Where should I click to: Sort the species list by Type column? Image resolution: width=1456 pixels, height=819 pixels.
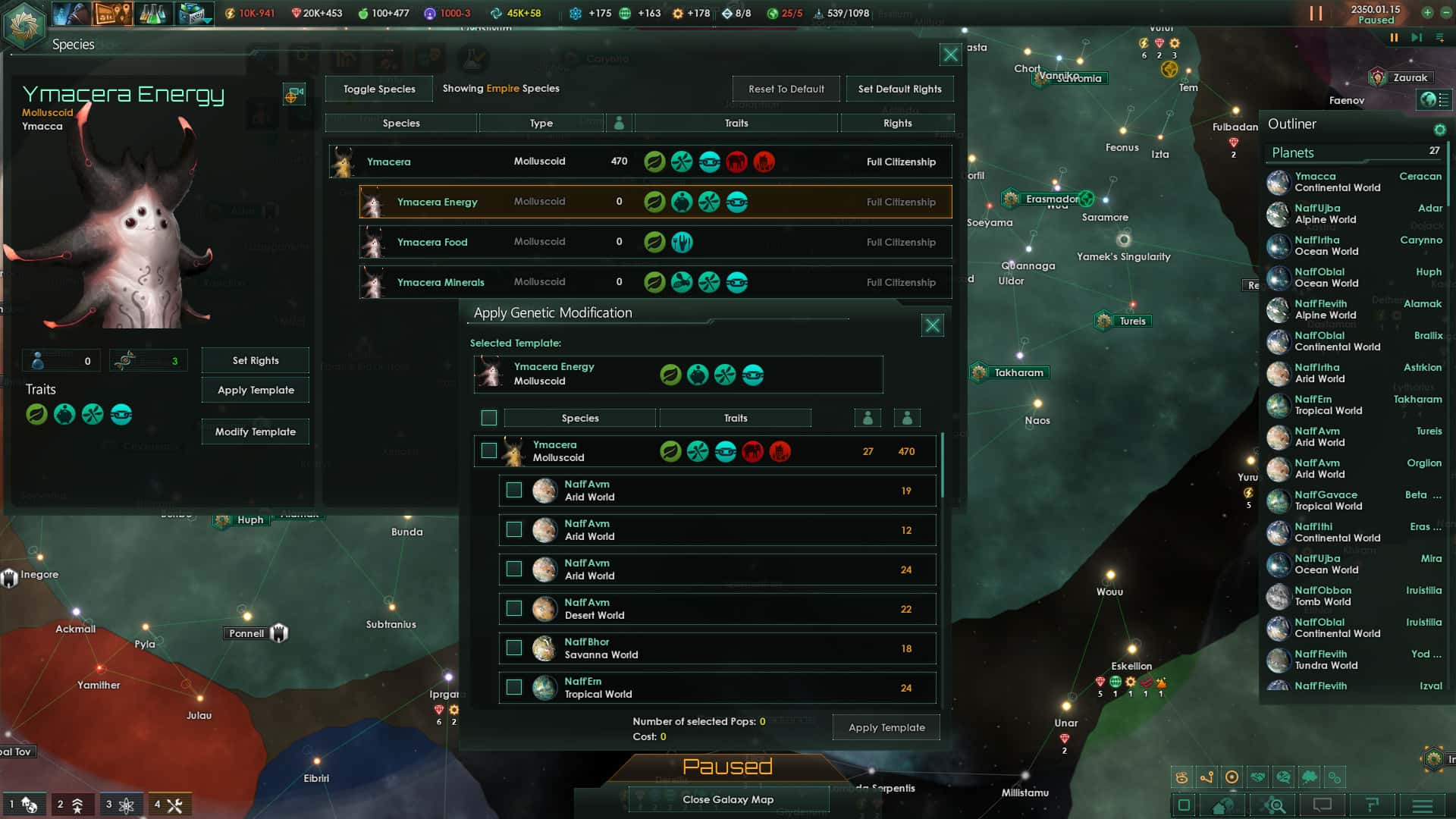(x=541, y=123)
